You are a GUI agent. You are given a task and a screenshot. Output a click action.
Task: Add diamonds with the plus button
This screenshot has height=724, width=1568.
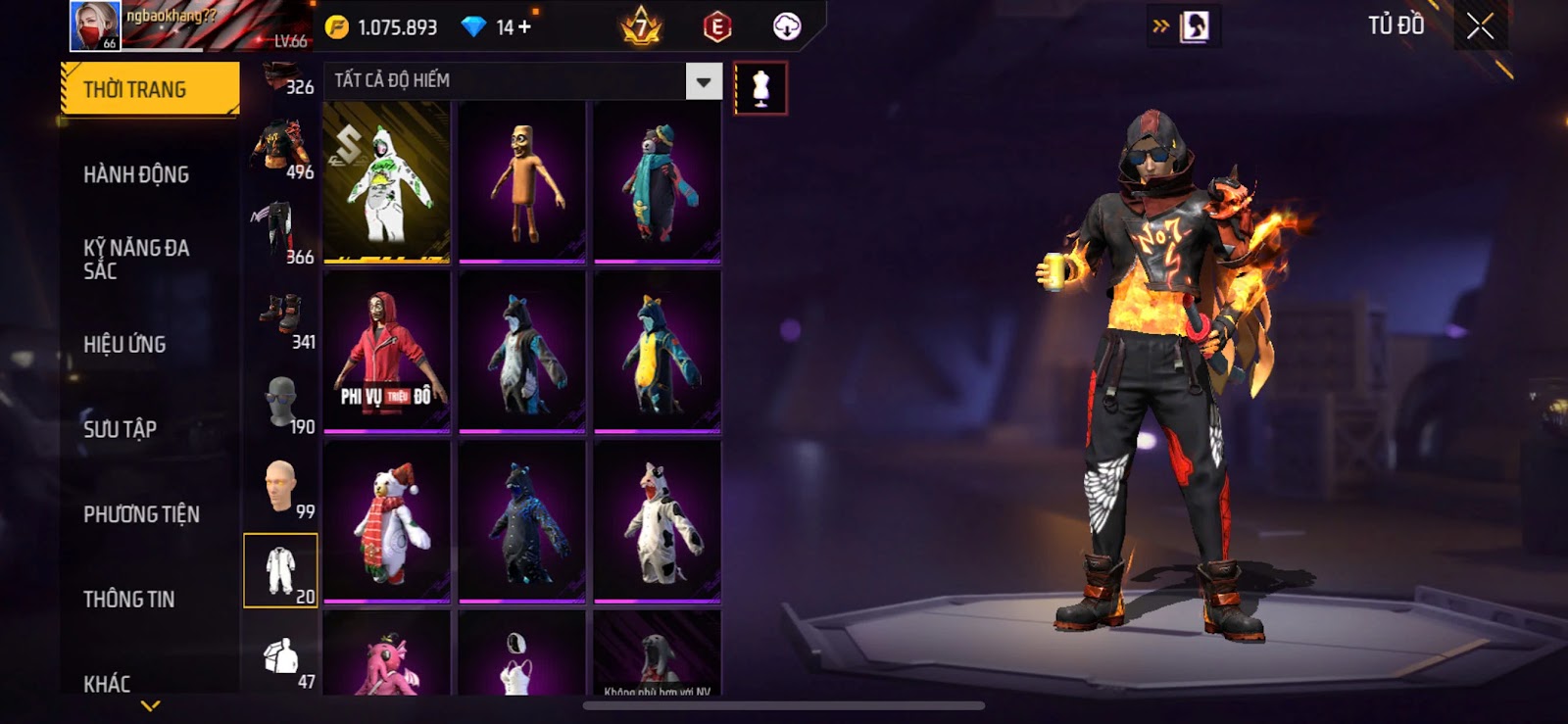tap(524, 26)
